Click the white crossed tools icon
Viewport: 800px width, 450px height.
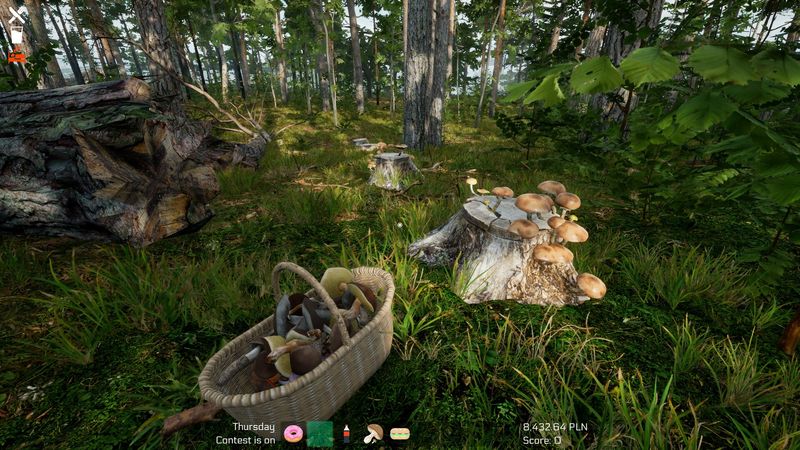pyautogui.click(x=17, y=14)
